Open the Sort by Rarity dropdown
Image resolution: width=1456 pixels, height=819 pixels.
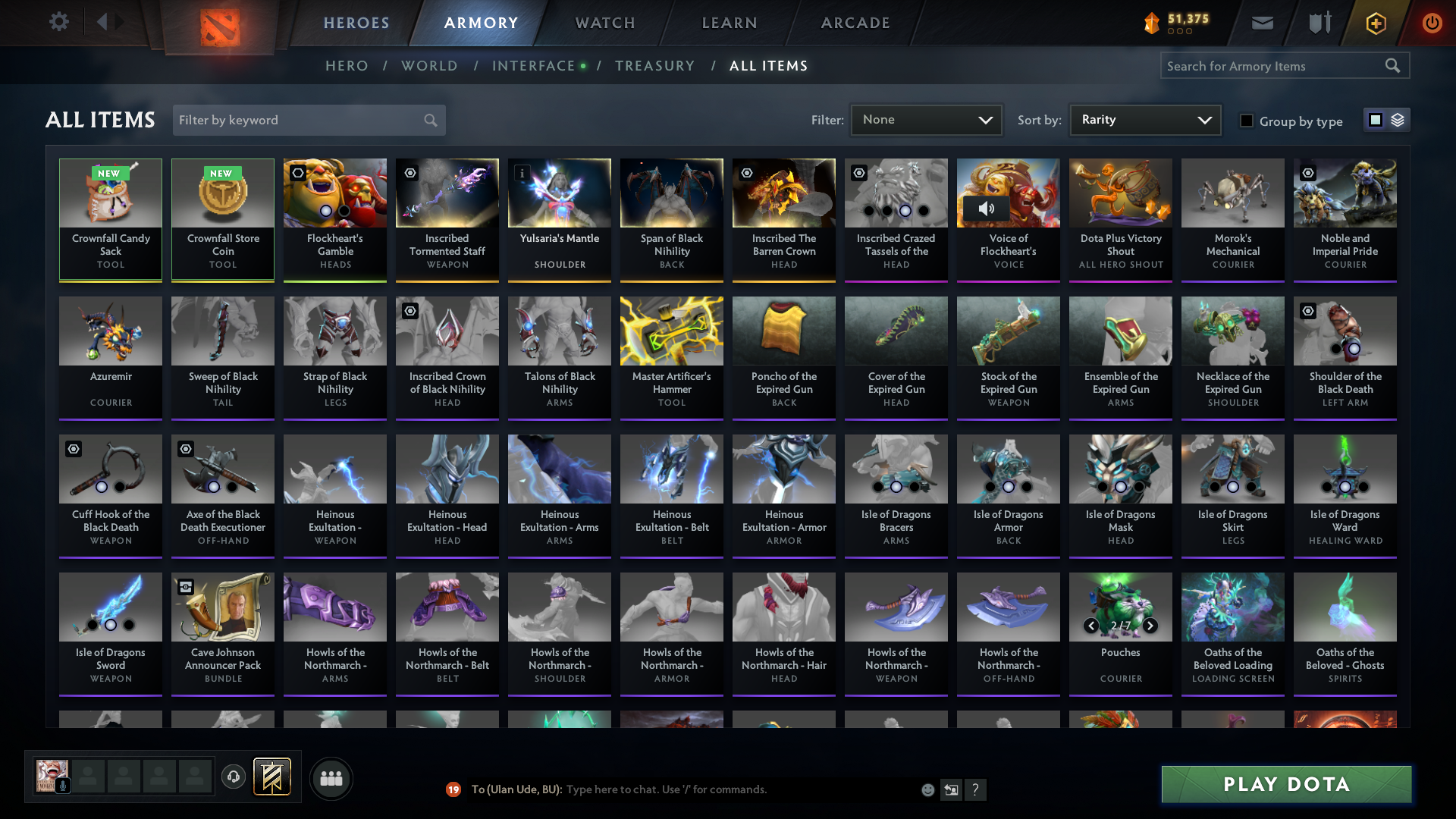pyautogui.click(x=1144, y=119)
